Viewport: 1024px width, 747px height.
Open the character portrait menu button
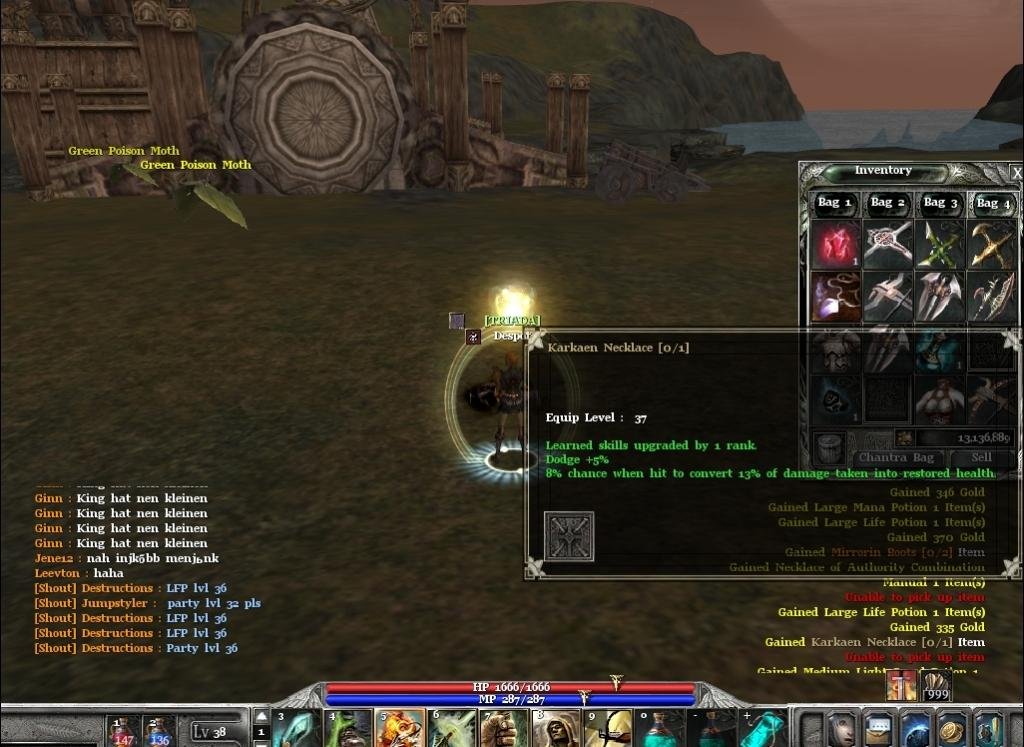[842, 729]
